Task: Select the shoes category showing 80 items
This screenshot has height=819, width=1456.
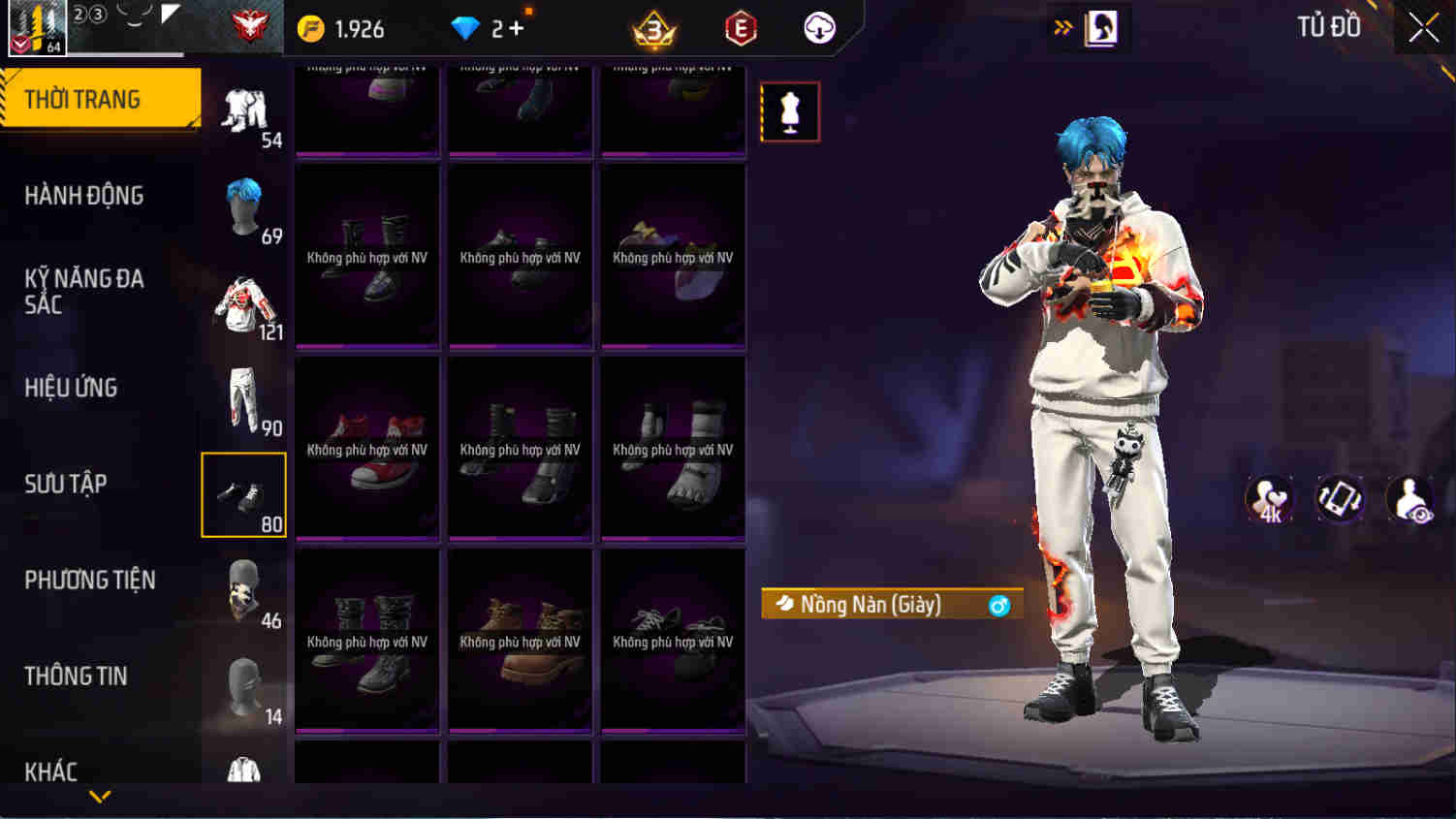Action: 243,494
